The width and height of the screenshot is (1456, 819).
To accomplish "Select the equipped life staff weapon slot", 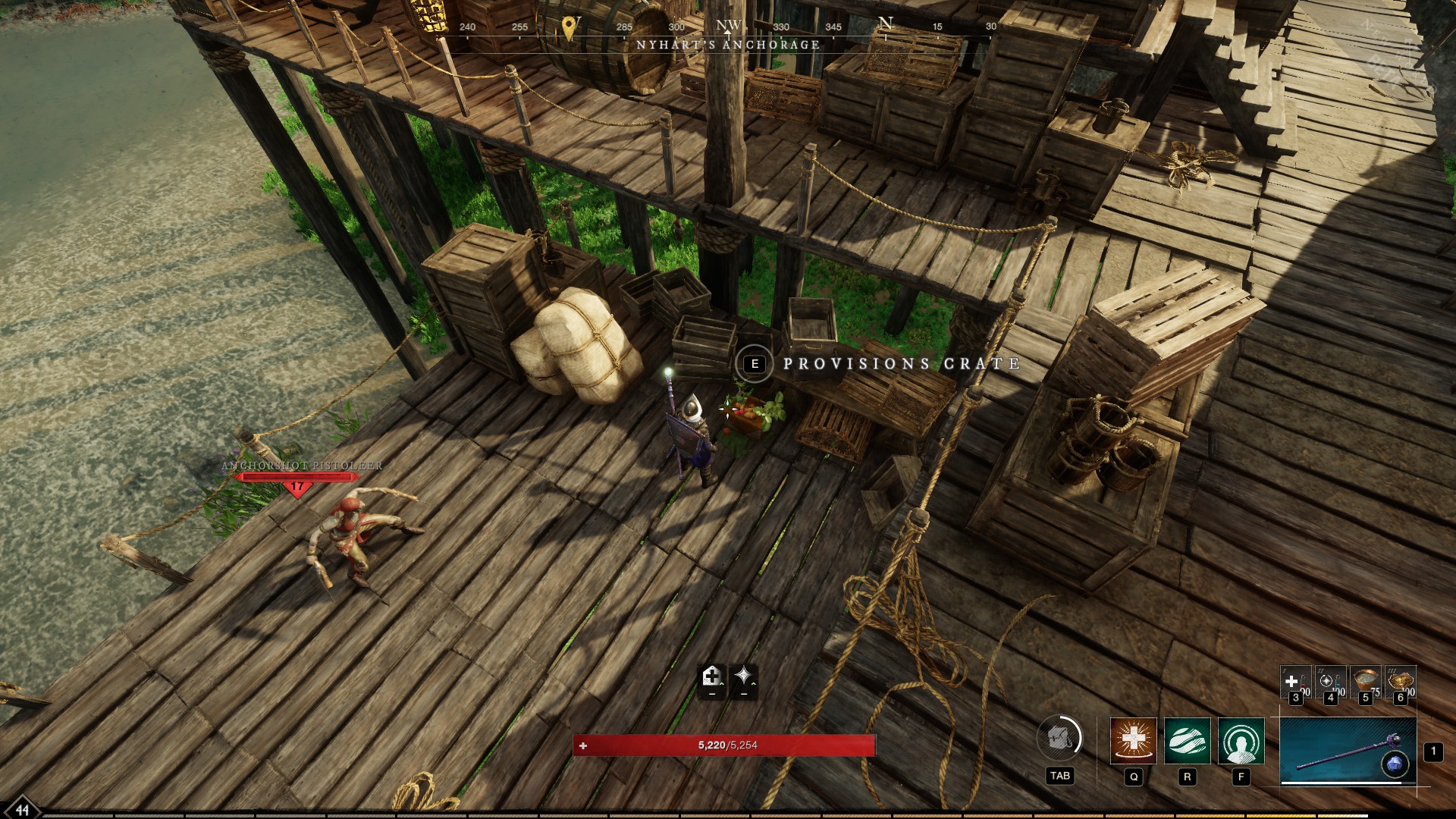I will (1348, 752).
